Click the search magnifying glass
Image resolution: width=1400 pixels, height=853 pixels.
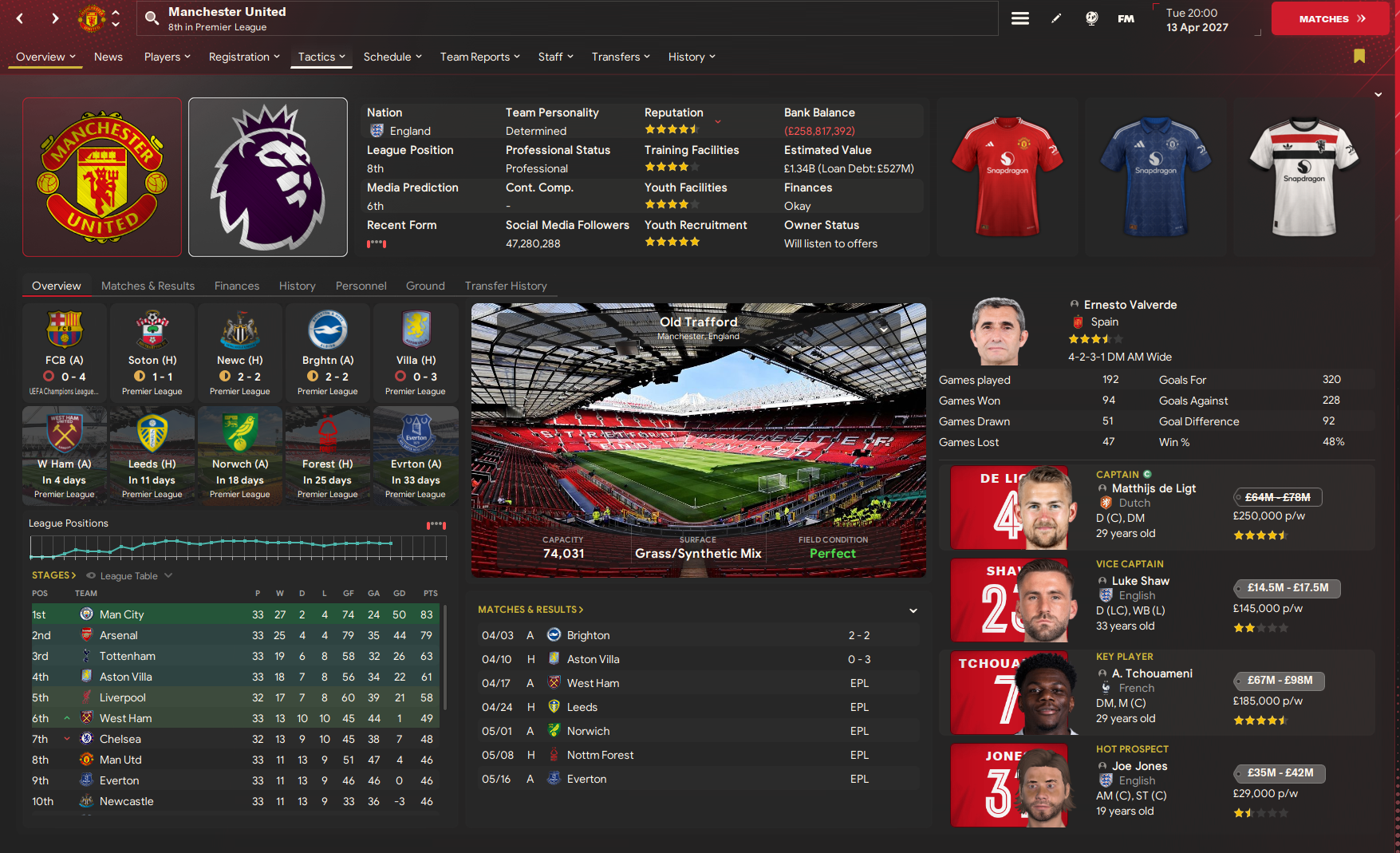(x=150, y=18)
